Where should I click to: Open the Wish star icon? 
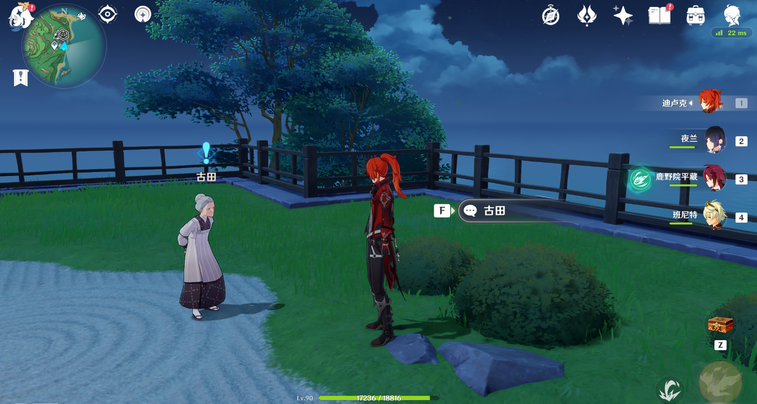[x=622, y=16]
